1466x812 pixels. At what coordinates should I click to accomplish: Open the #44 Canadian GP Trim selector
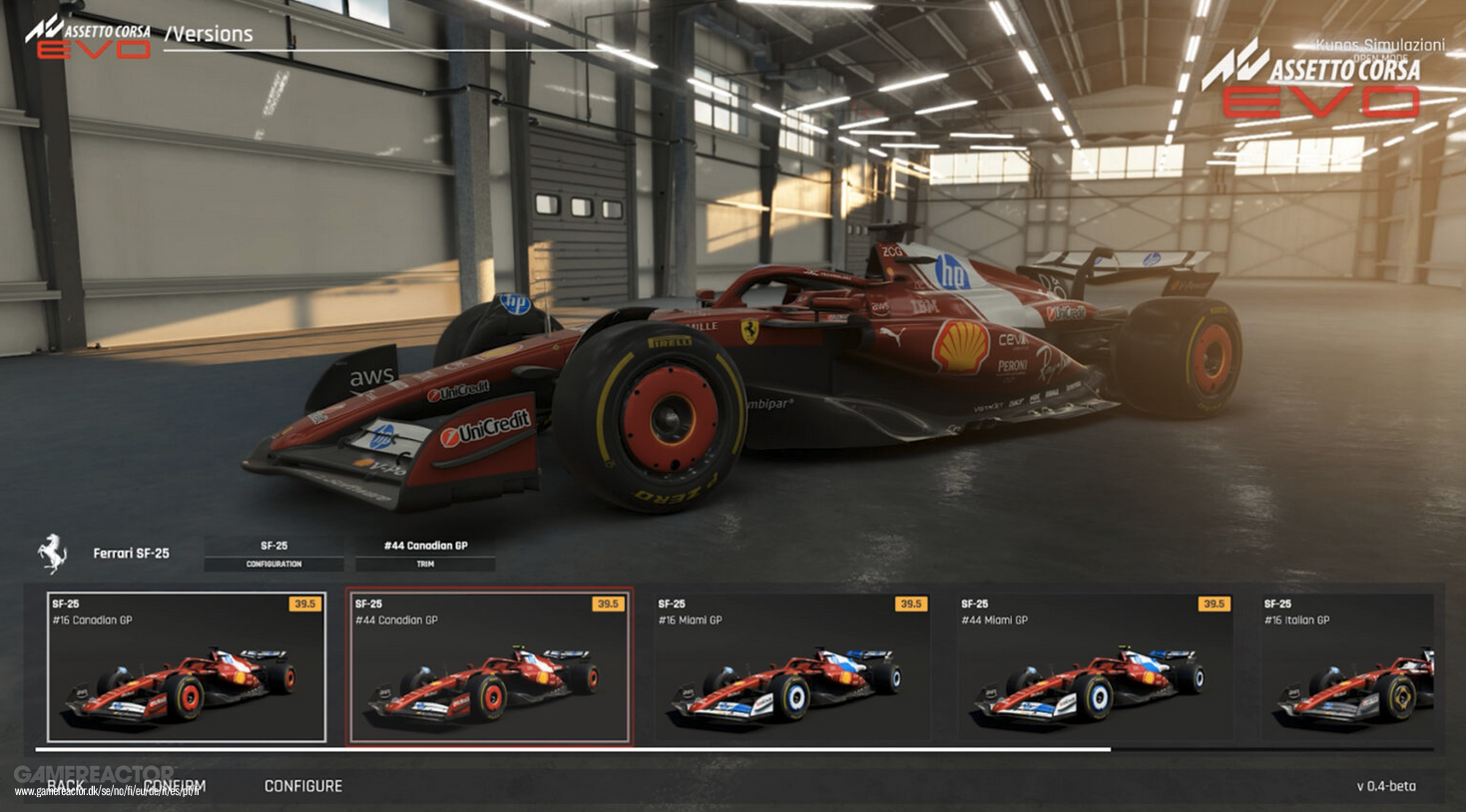coord(426,554)
